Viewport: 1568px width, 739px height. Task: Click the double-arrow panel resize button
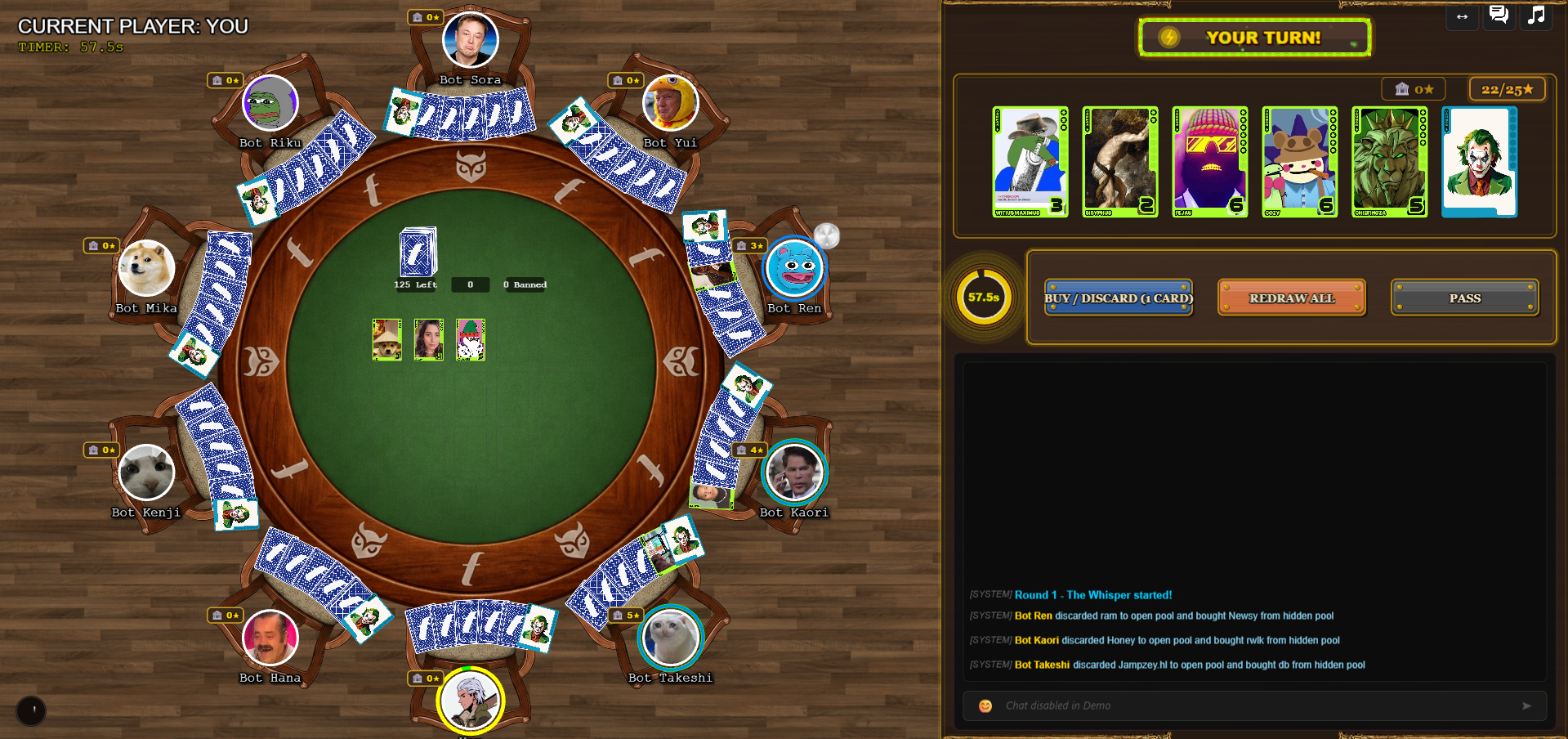click(x=1462, y=16)
